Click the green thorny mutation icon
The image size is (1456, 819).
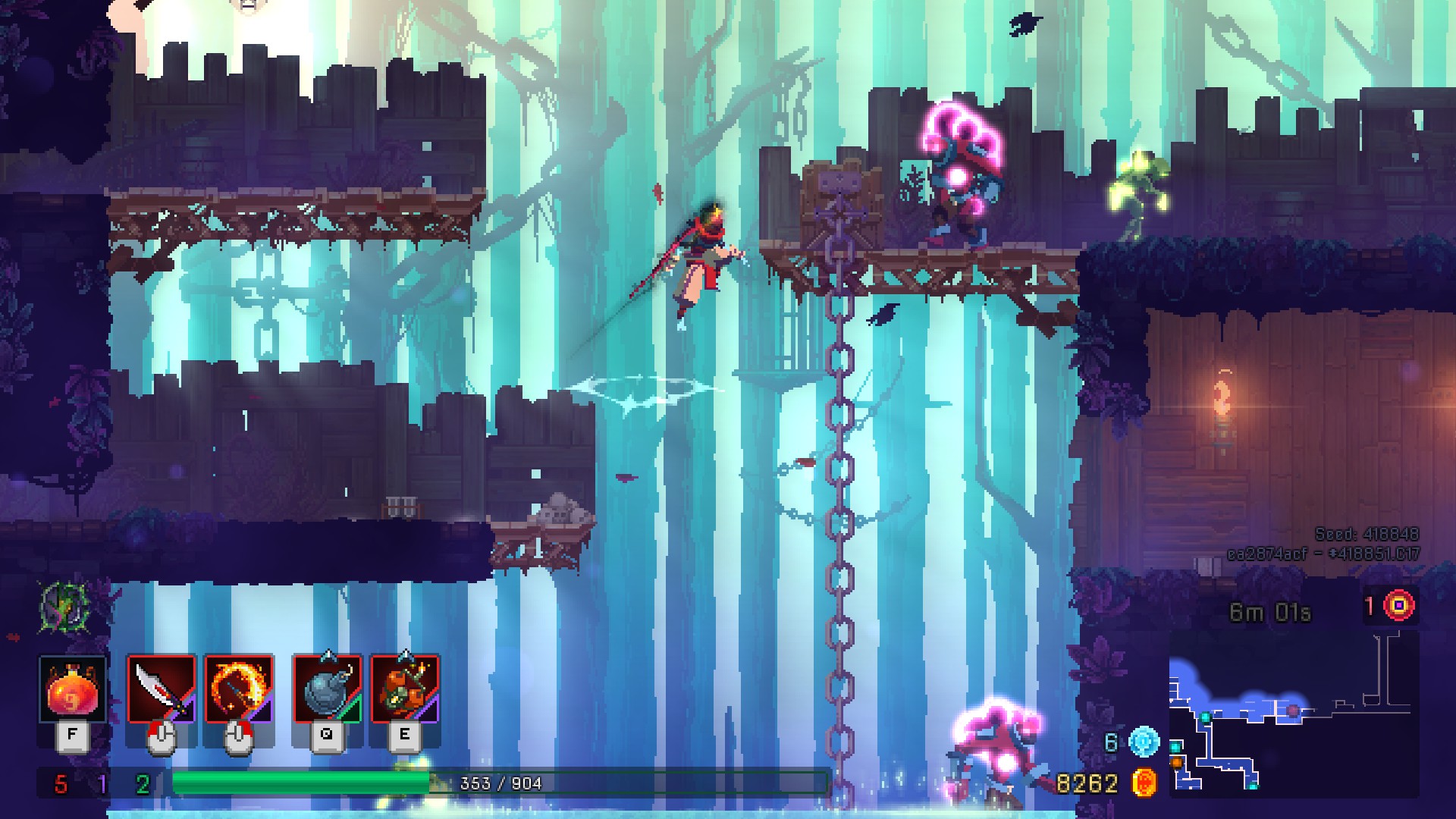point(65,607)
